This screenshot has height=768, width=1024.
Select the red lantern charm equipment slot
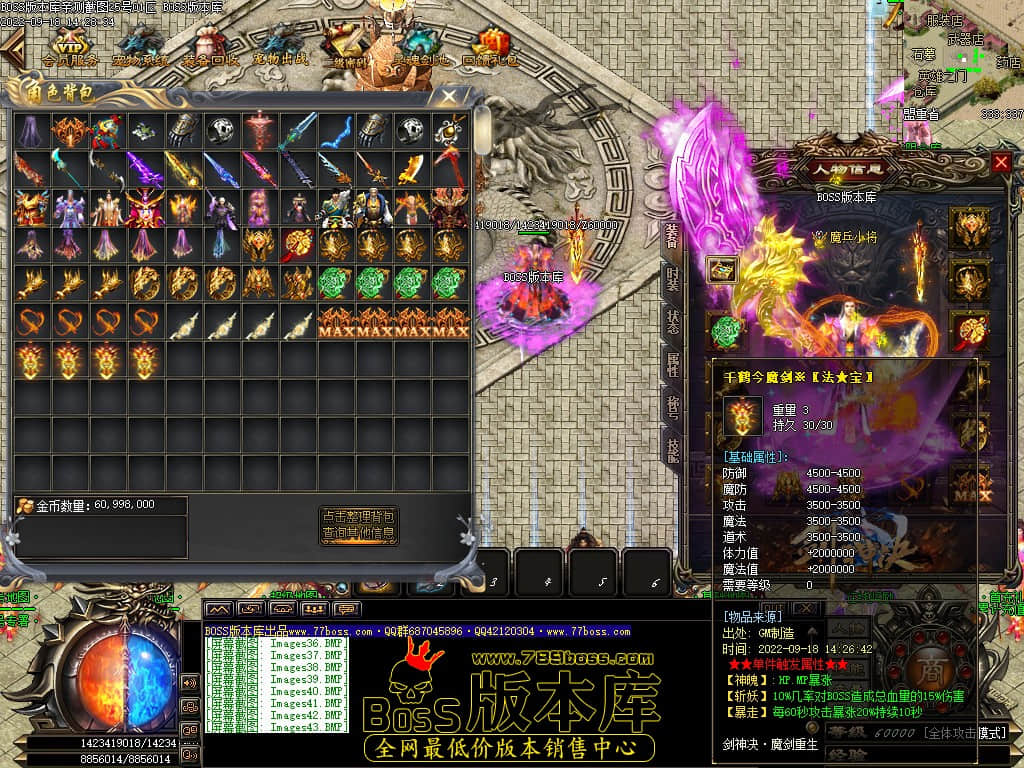969,329
